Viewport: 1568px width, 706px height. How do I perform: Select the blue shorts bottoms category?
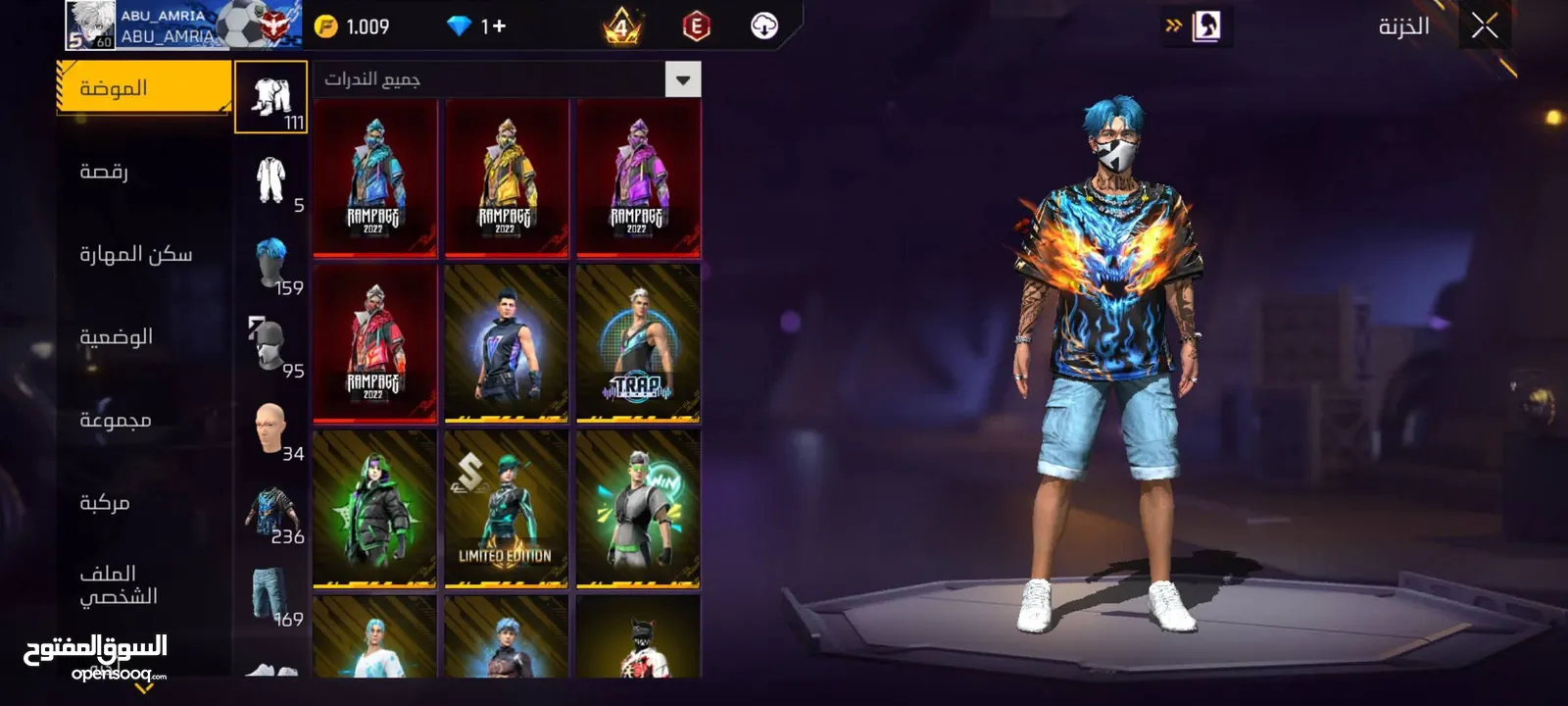click(271, 595)
